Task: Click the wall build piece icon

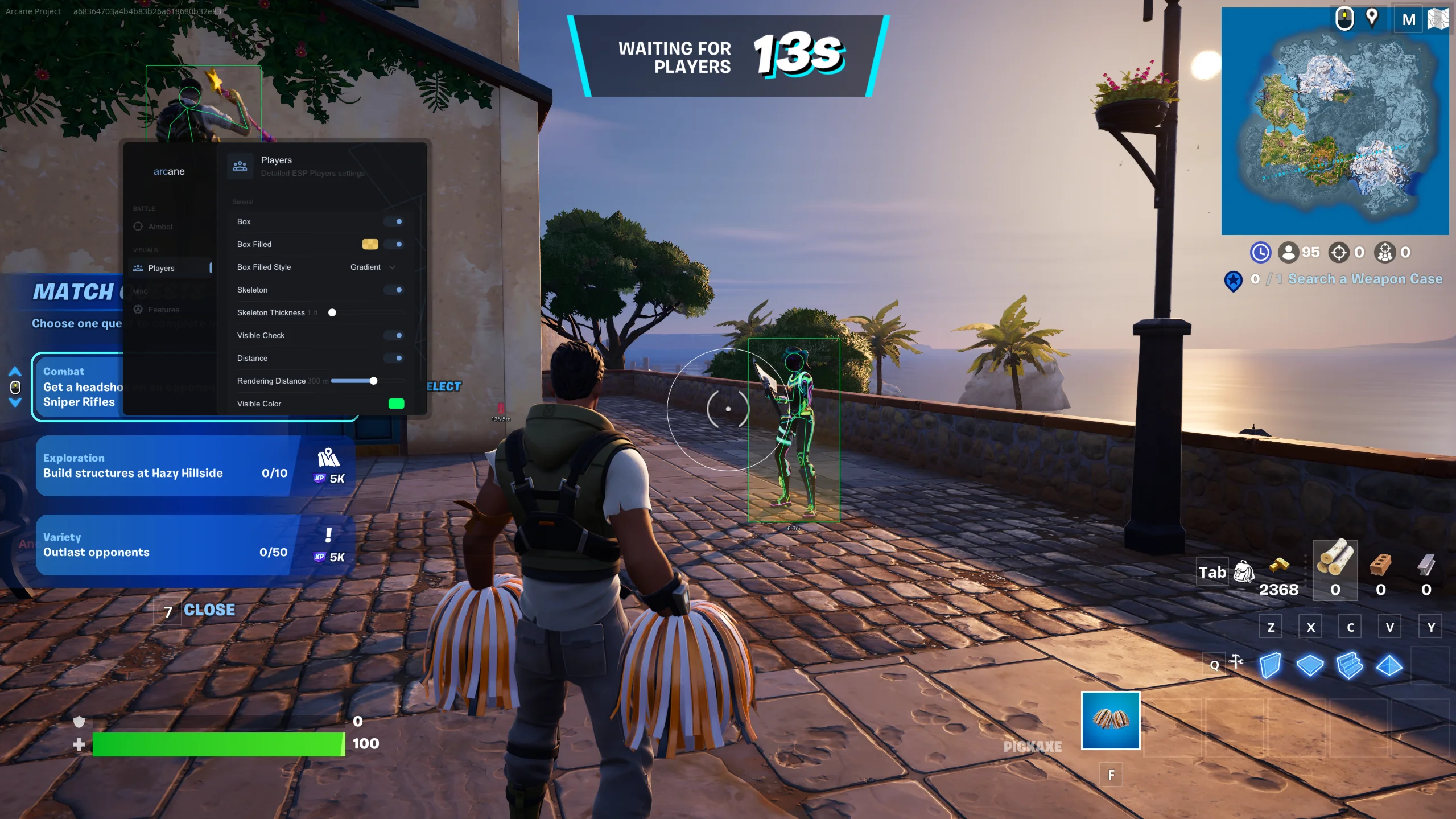Action: click(x=1269, y=665)
